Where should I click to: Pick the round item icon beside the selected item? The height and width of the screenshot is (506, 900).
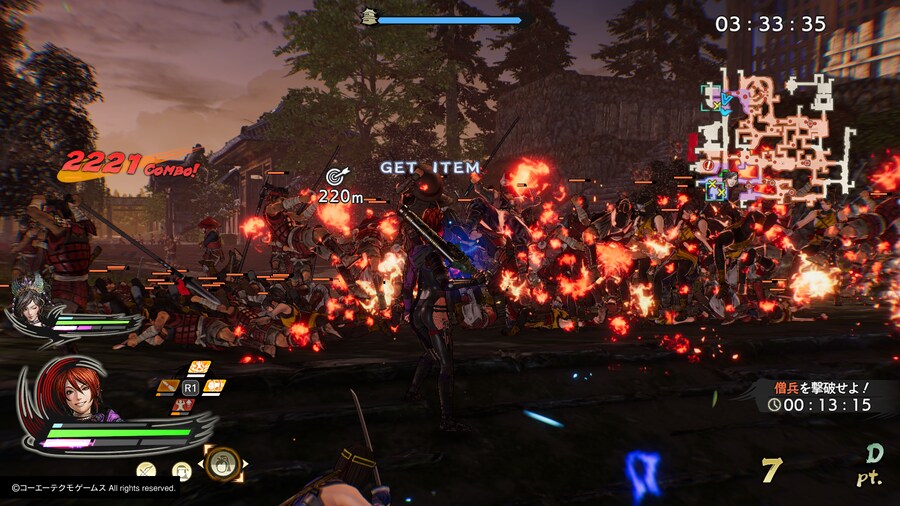[x=182, y=469]
